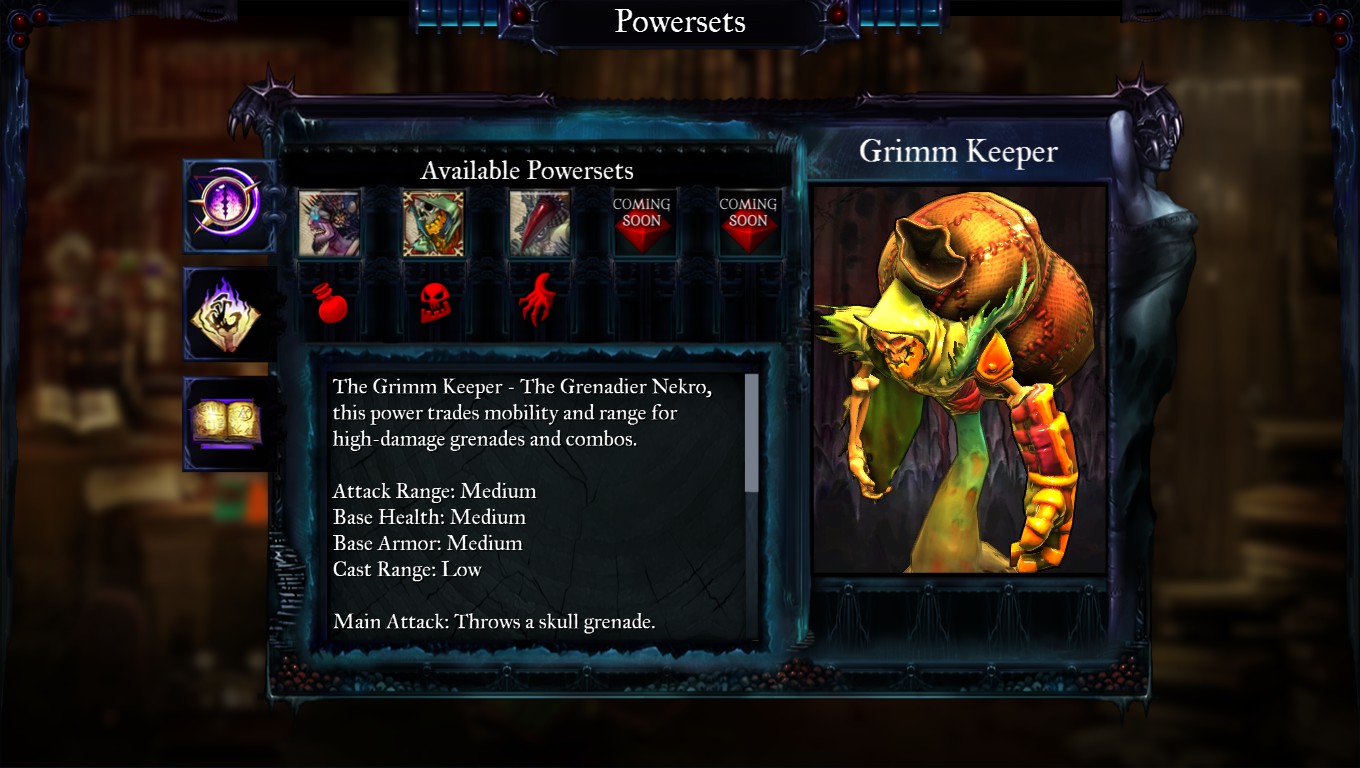Choose the hooded skeleton Grimm Keeper portrait
Viewport: 1360px width, 768px height.
point(433,223)
